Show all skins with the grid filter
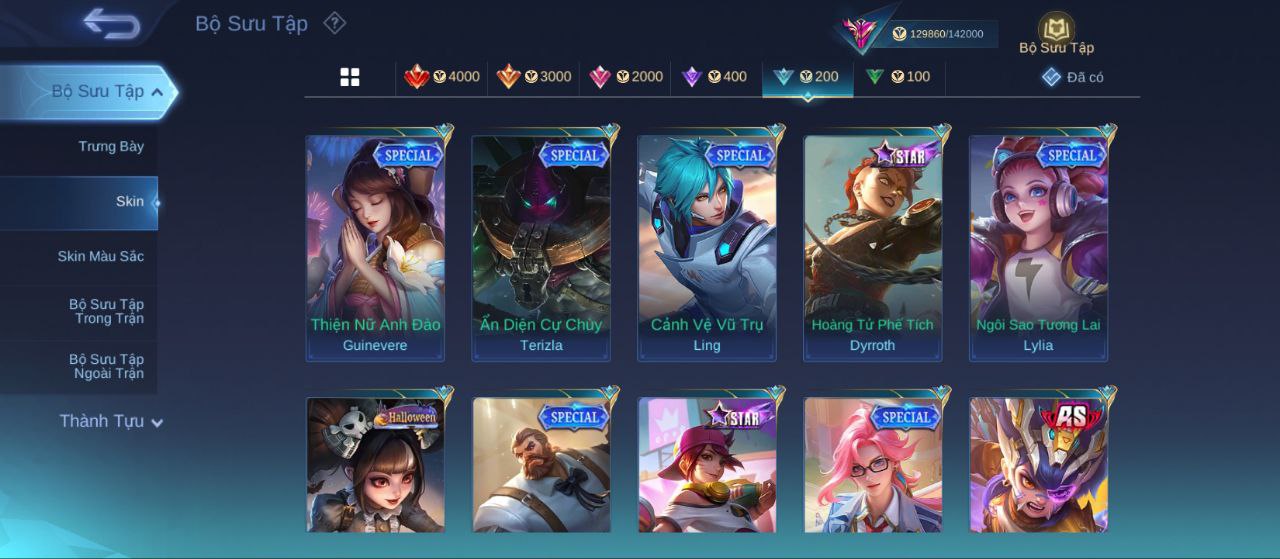Screen dimensions: 1280x559 coord(350,77)
